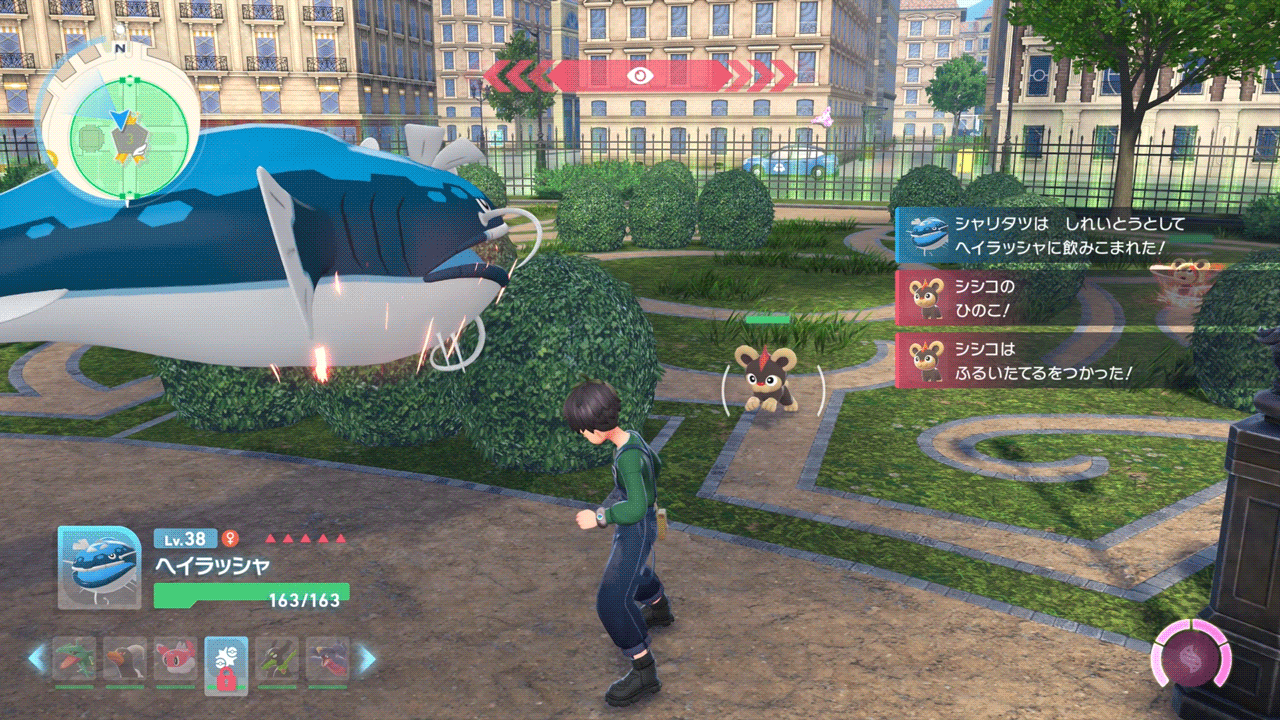Select the purple dragon party slot
Viewport: 1280px width, 720px height.
[327, 660]
